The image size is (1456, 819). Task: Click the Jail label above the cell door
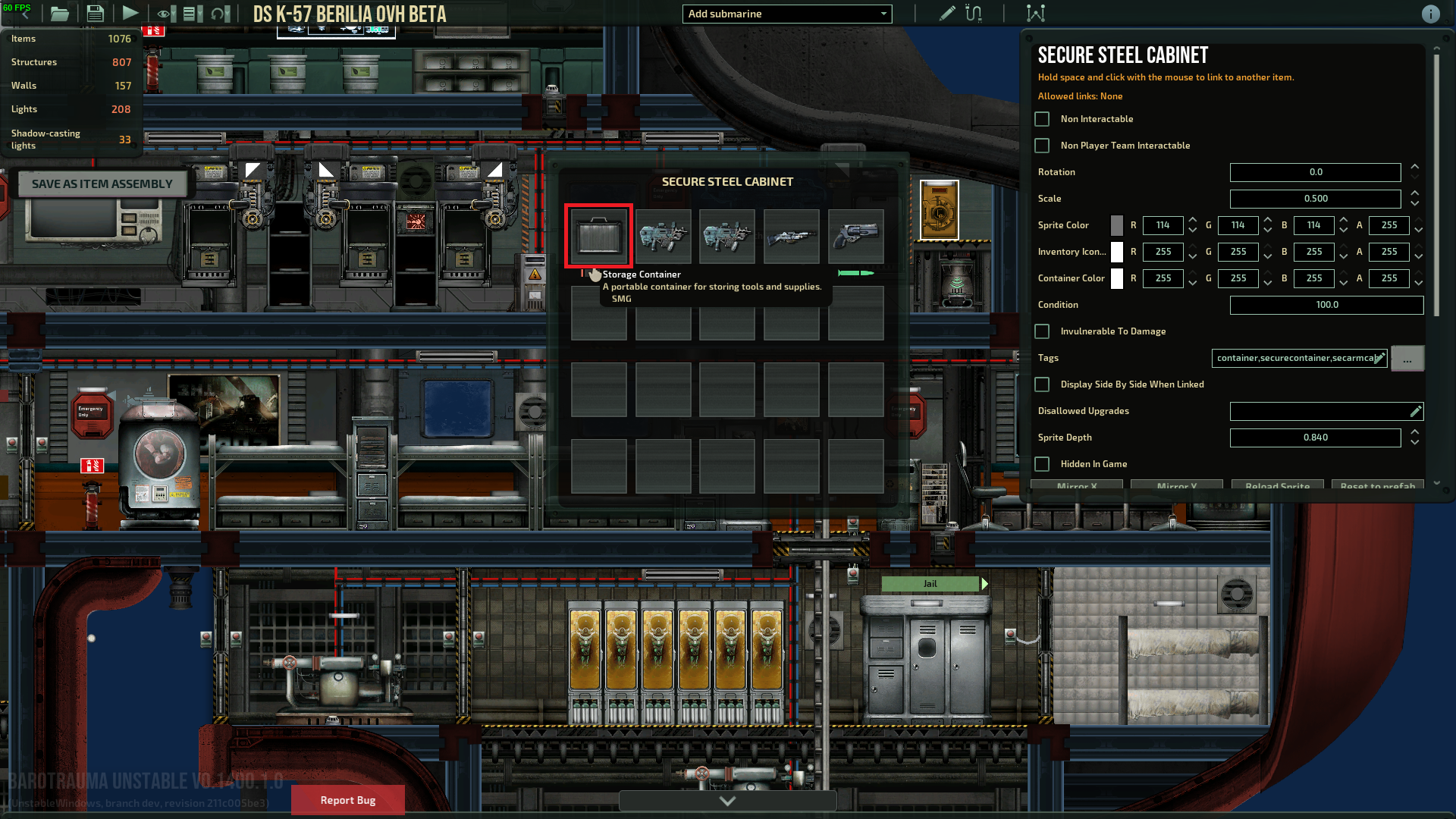point(930,583)
